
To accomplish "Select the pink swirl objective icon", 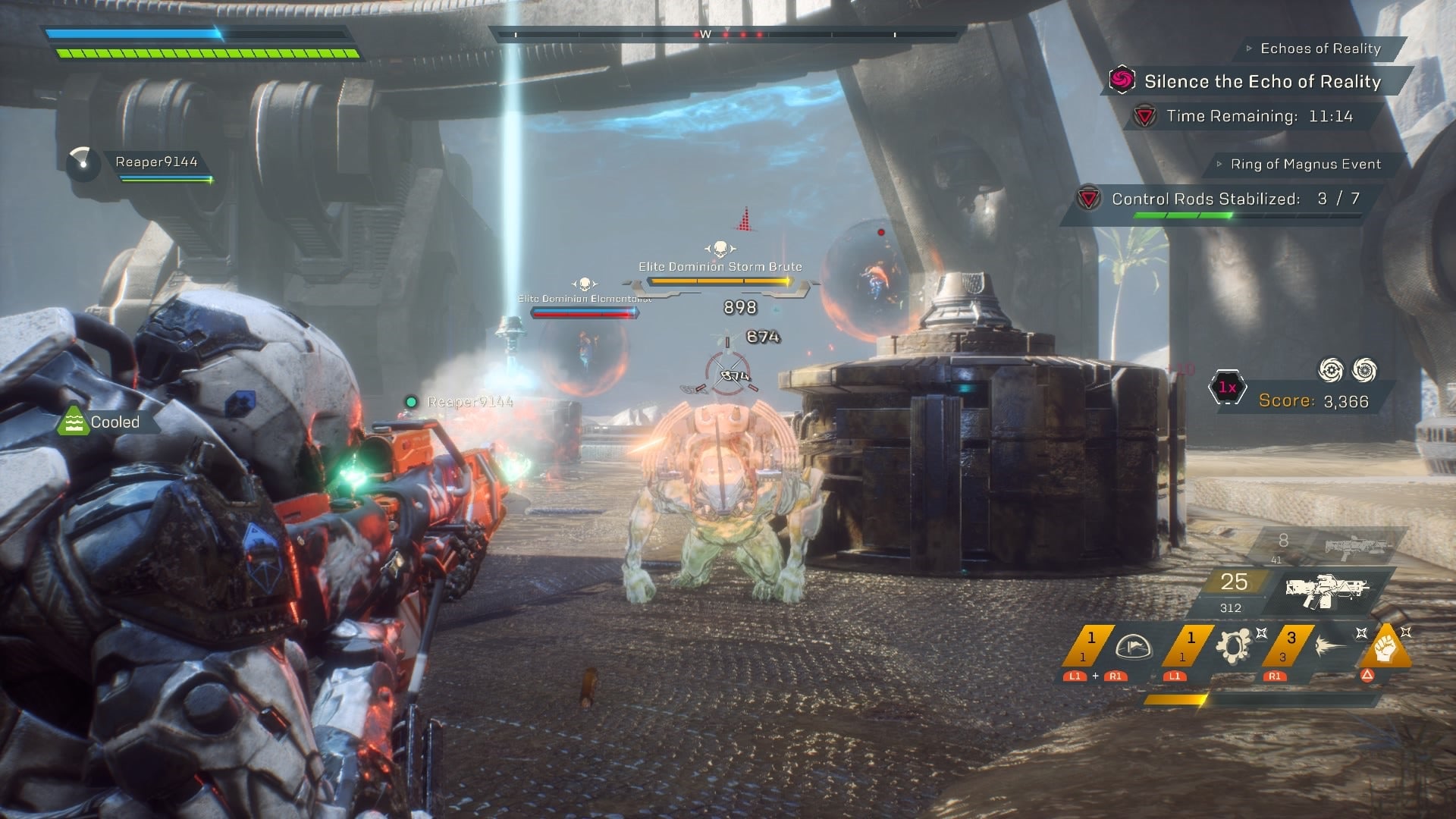I will point(1122,80).
